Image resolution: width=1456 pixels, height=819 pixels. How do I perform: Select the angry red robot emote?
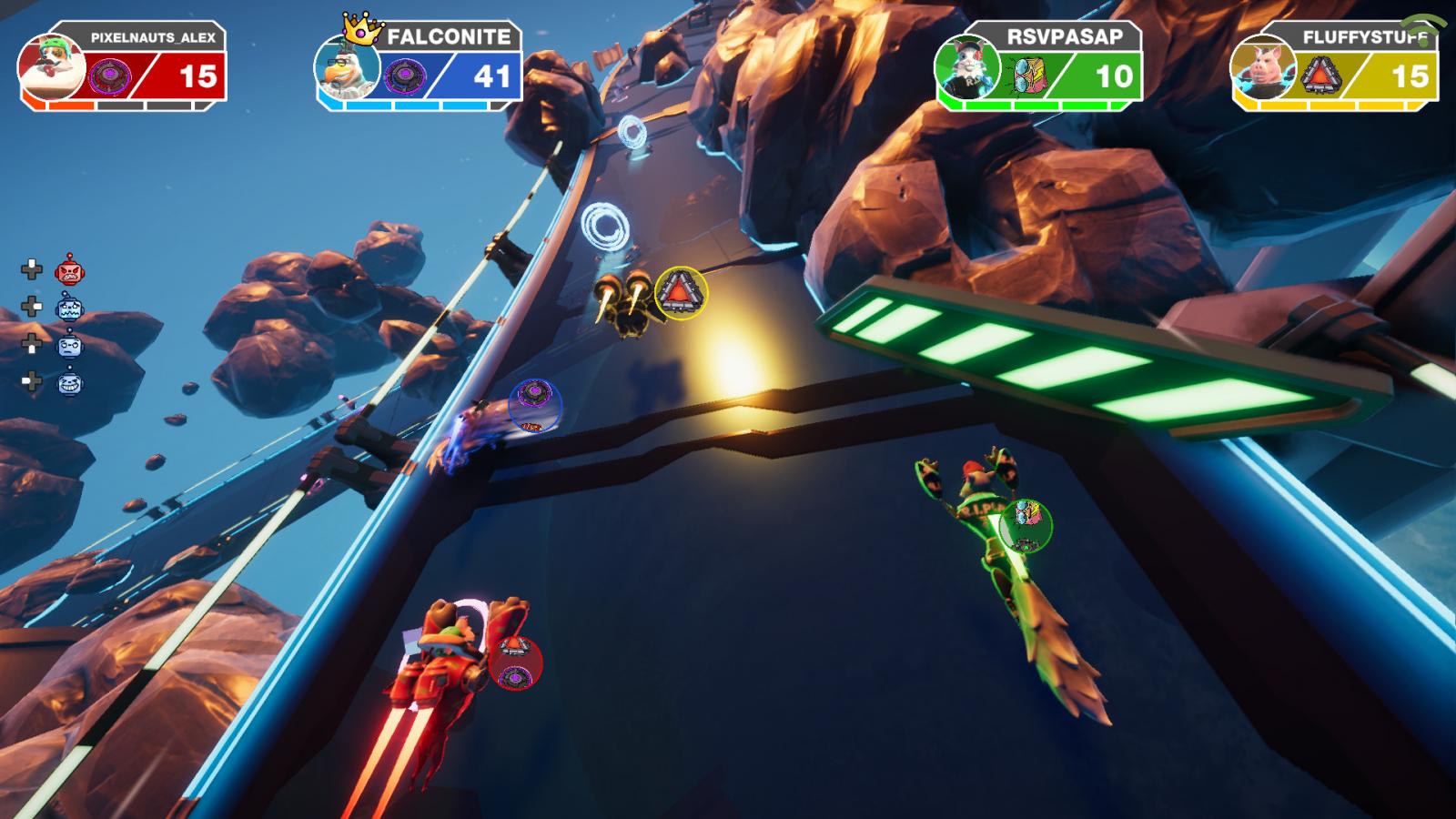coord(69,270)
